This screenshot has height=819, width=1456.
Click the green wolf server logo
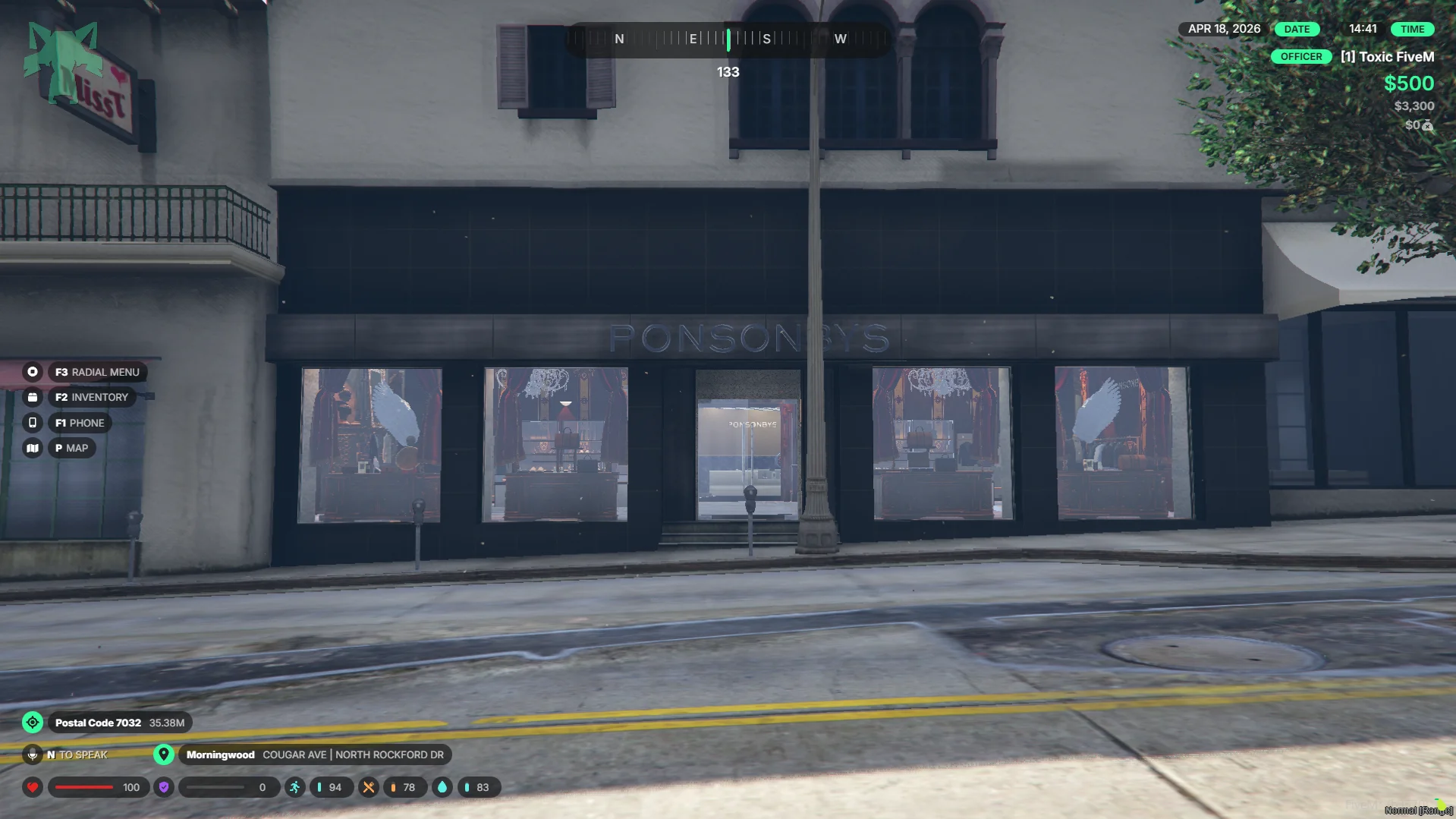(63, 62)
